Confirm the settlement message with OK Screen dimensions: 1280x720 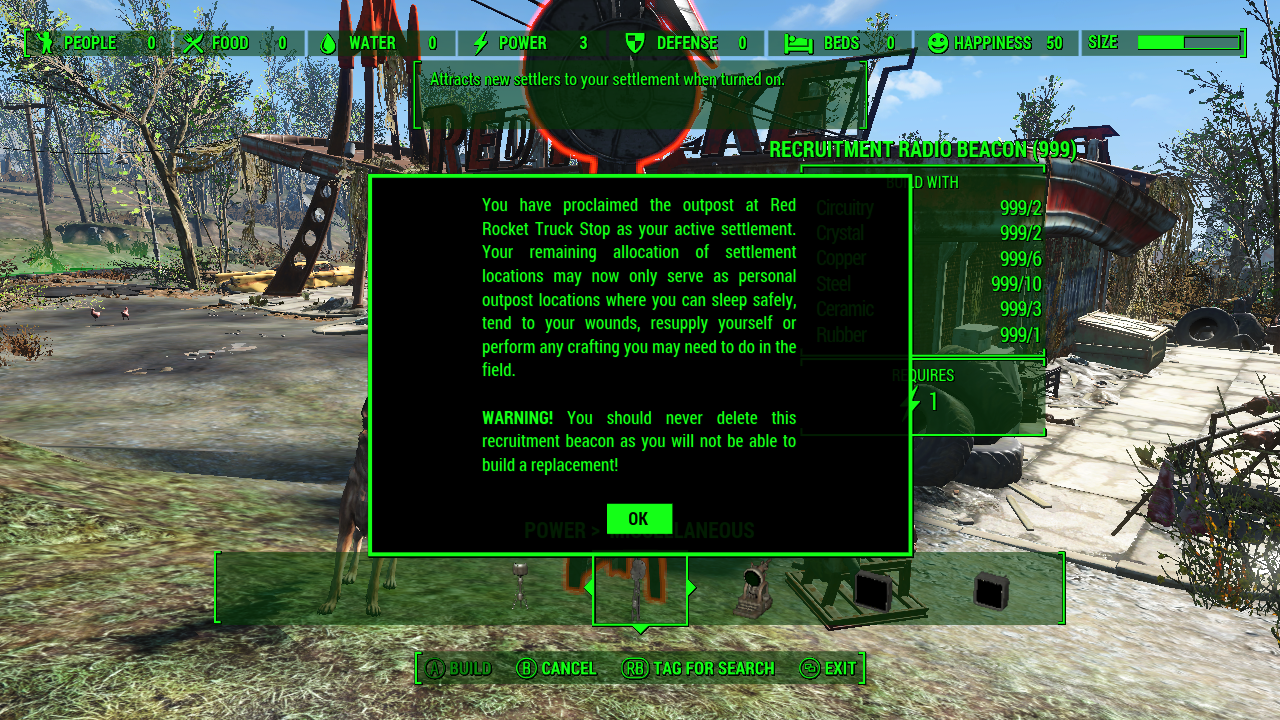[x=639, y=519]
